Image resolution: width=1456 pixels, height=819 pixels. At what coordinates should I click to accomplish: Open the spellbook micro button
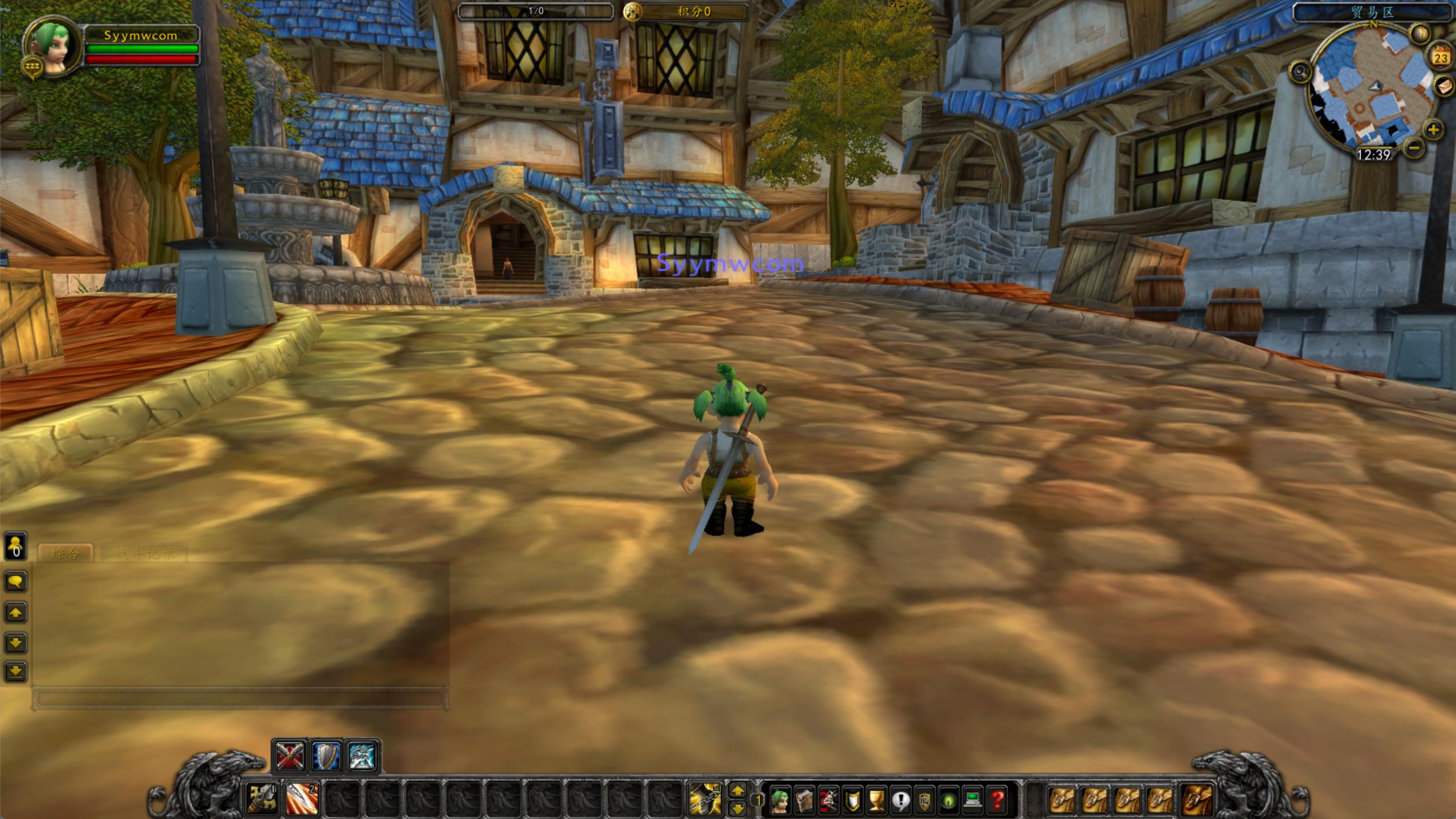pos(804,801)
